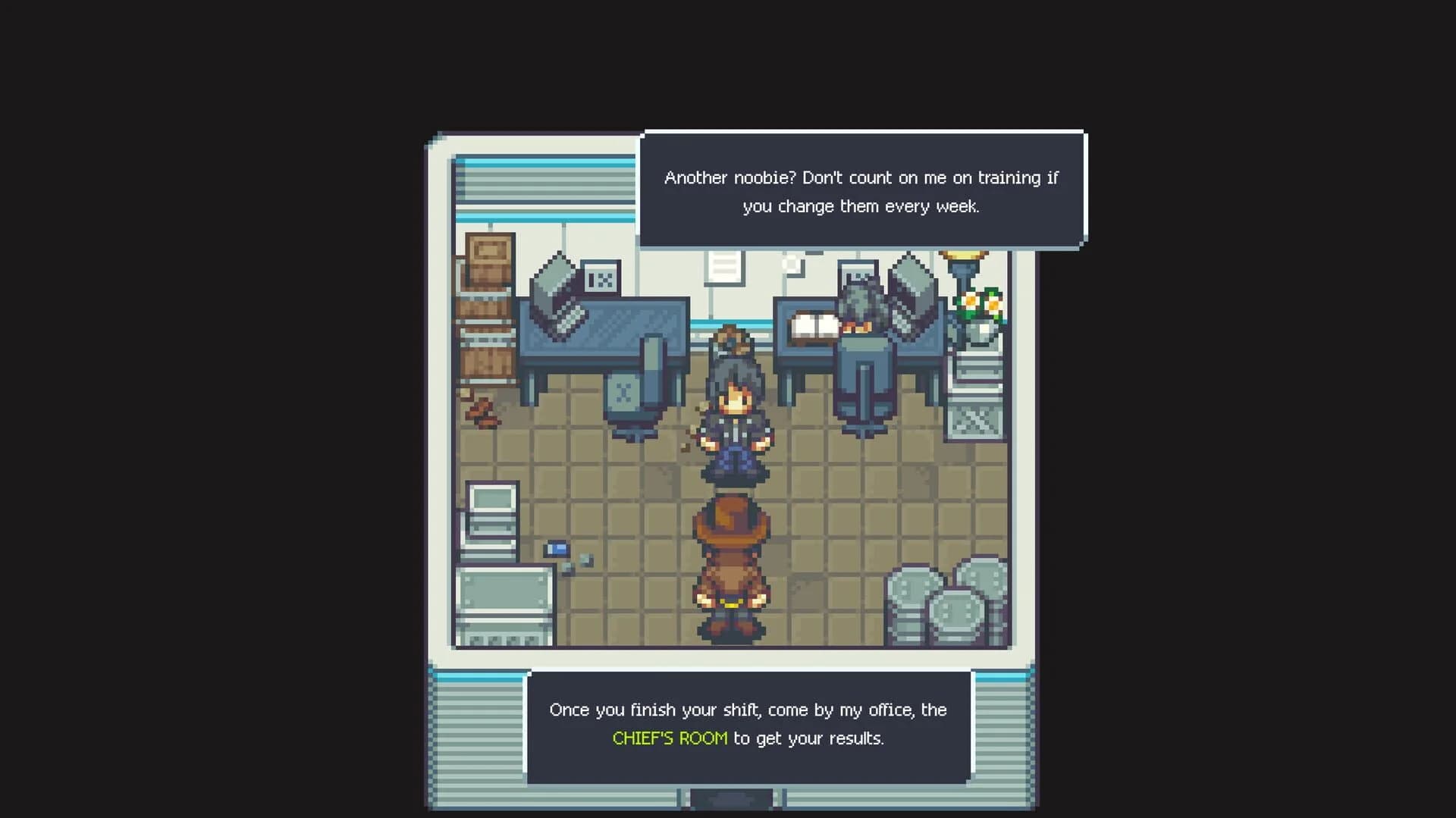
Task: Click the blue item on the floor
Action: (x=556, y=547)
